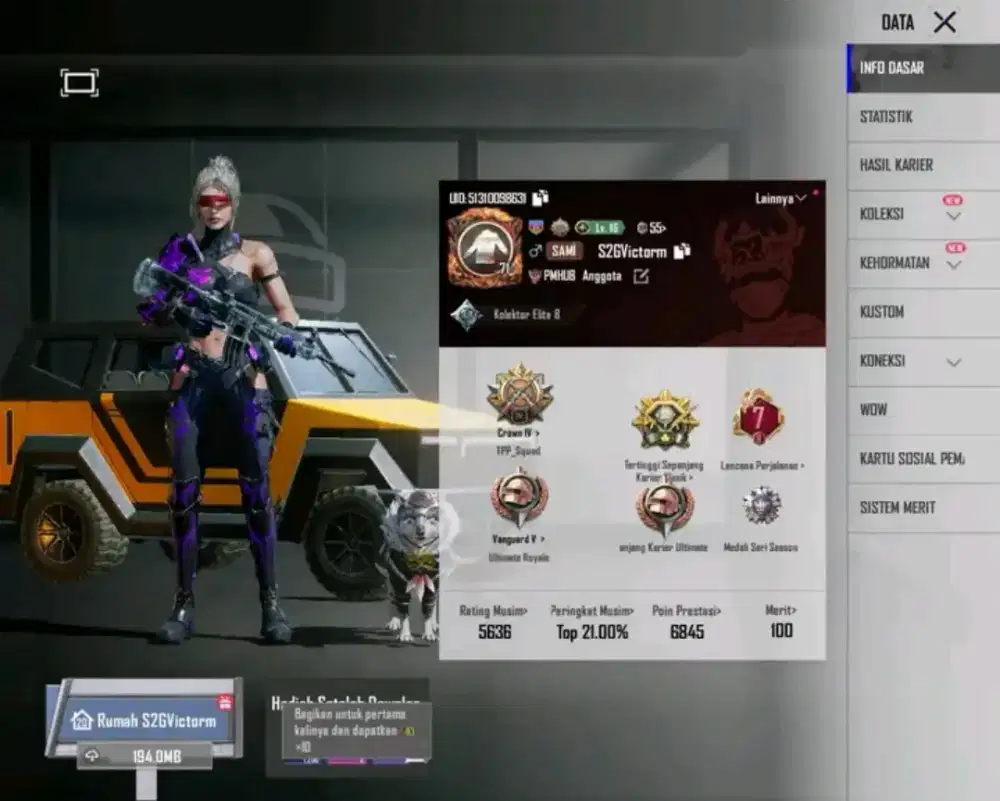Select the Kustom tab
This screenshot has width=1000, height=801.
point(882,312)
